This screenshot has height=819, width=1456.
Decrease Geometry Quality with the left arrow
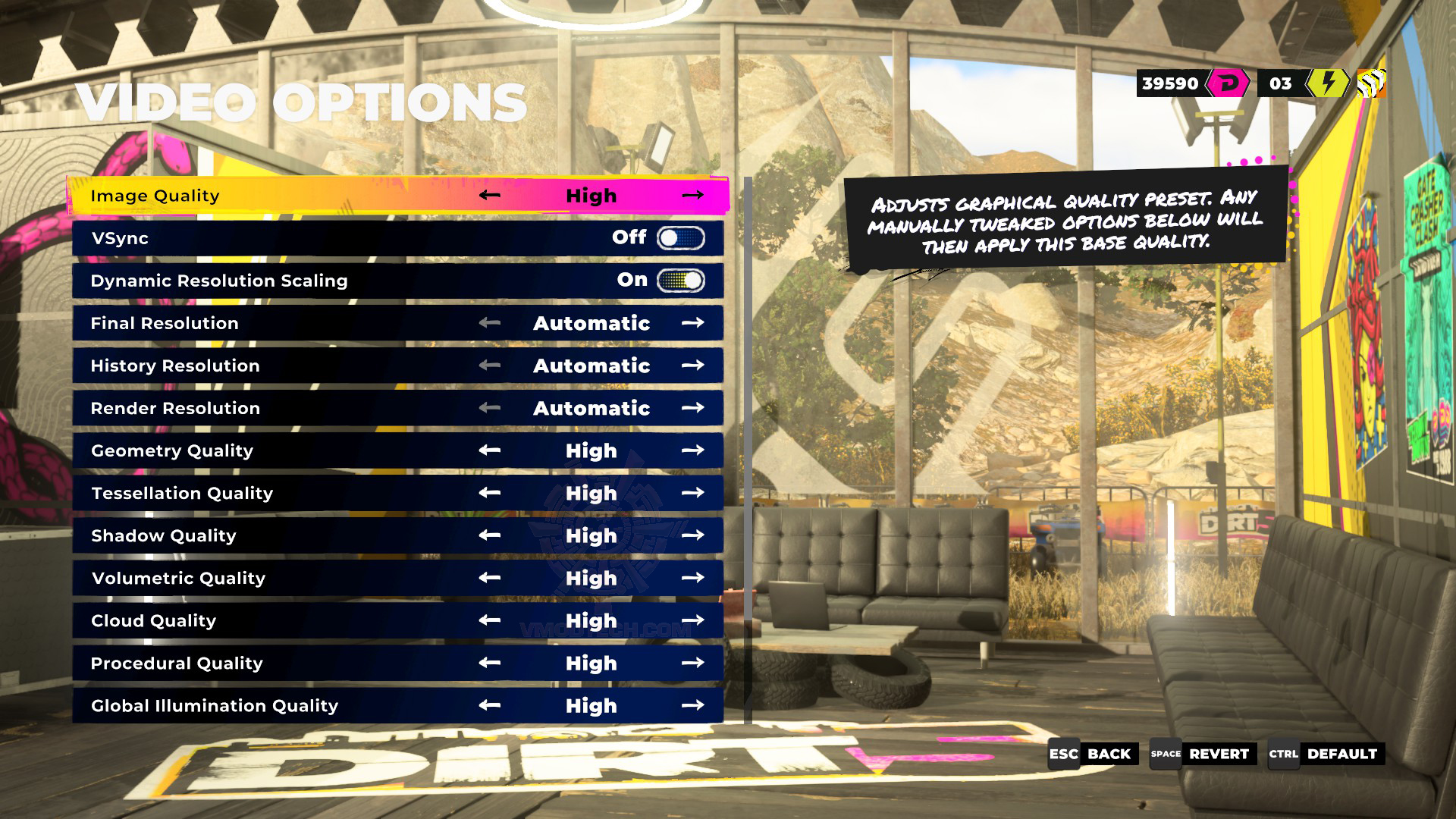490,450
